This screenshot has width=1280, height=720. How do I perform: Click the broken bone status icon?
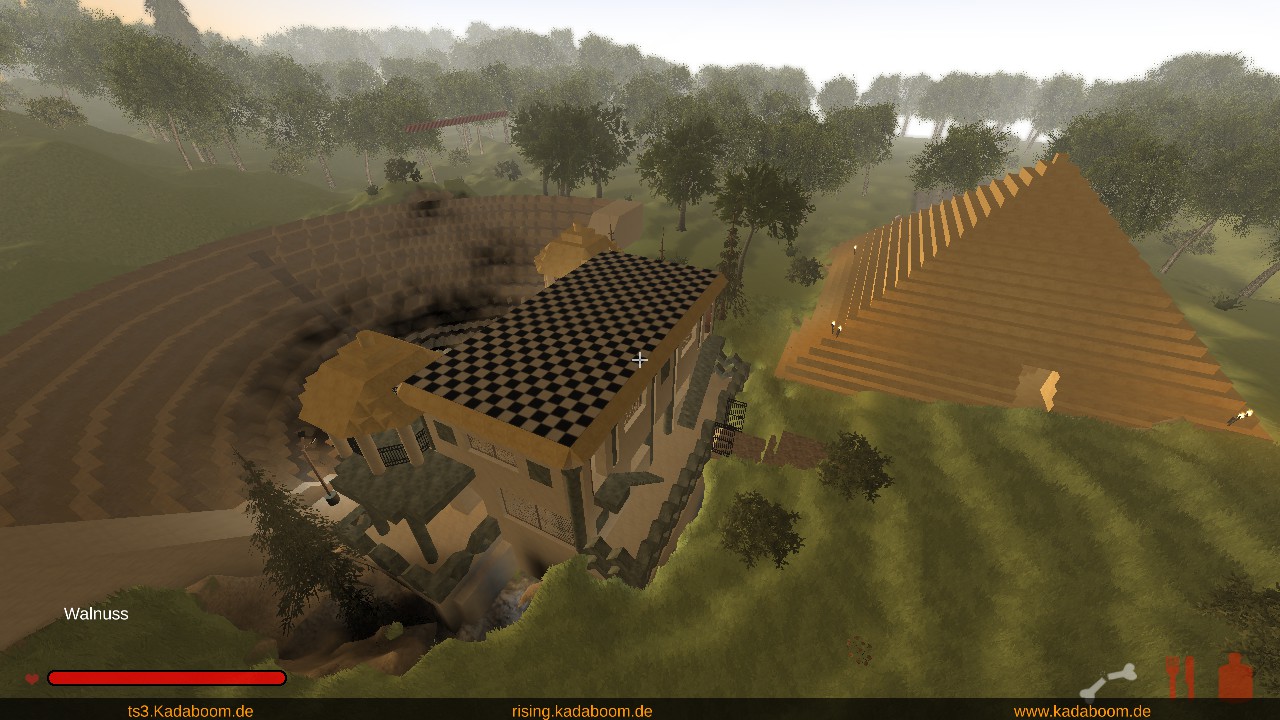tap(1108, 681)
